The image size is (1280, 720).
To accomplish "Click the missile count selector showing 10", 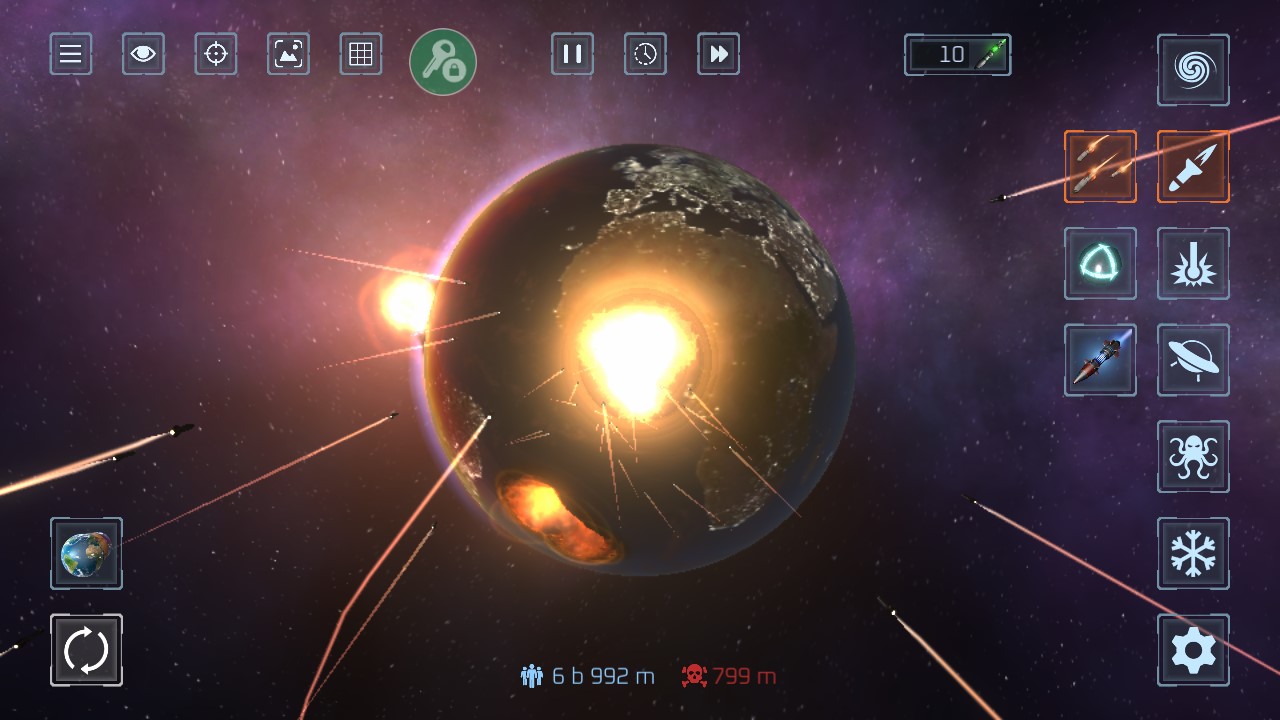I will (x=957, y=55).
